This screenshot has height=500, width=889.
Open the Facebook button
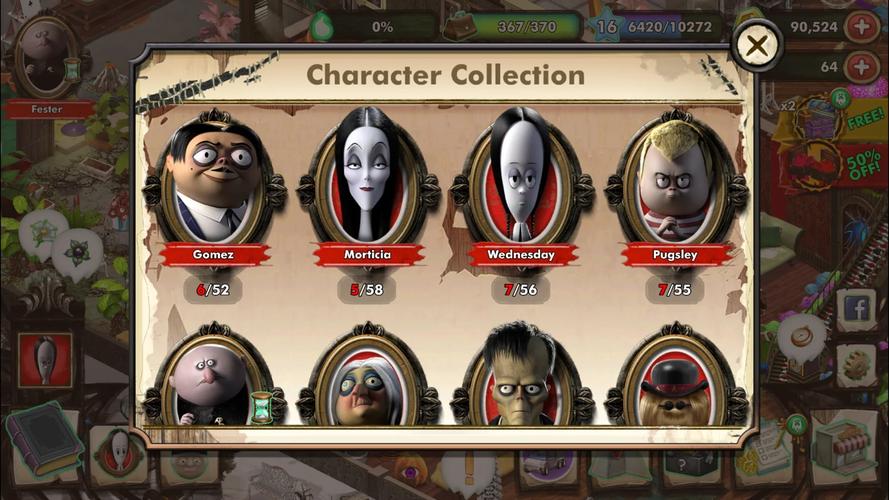pos(857,309)
